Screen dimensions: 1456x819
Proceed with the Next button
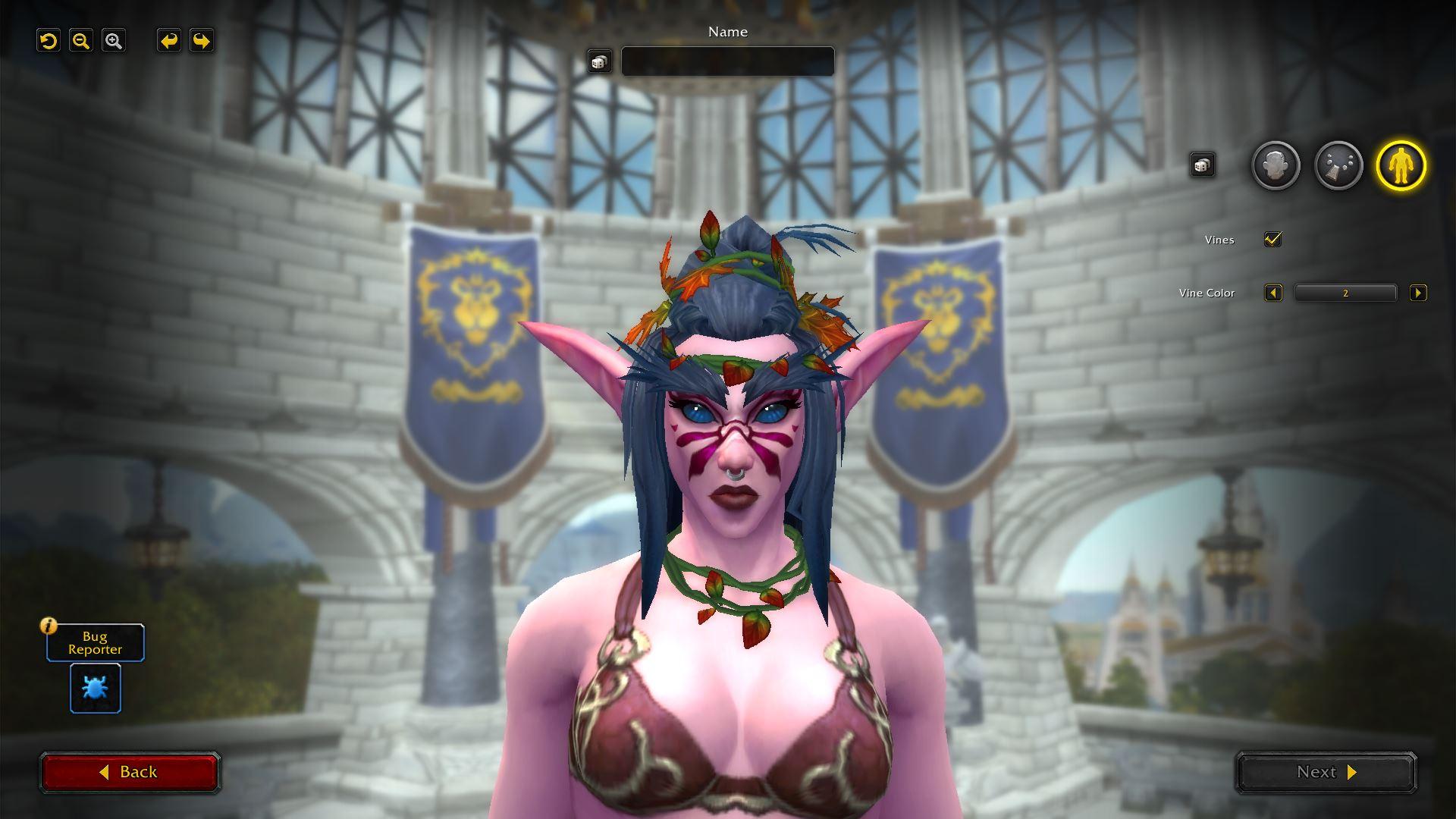(x=1326, y=772)
